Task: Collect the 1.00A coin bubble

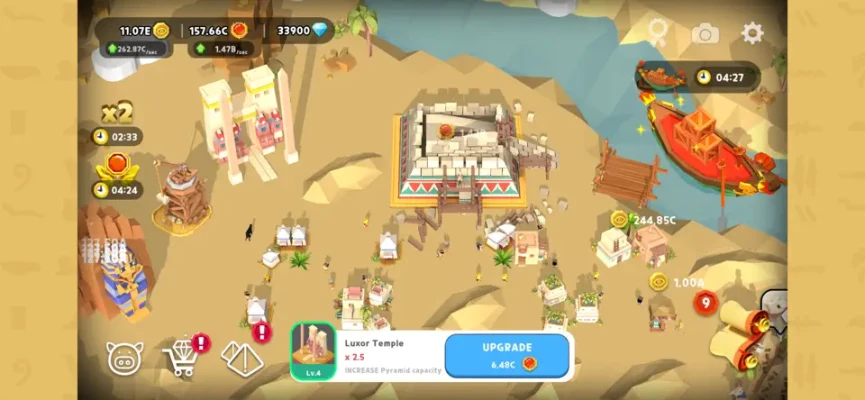Action: tap(659, 283)
